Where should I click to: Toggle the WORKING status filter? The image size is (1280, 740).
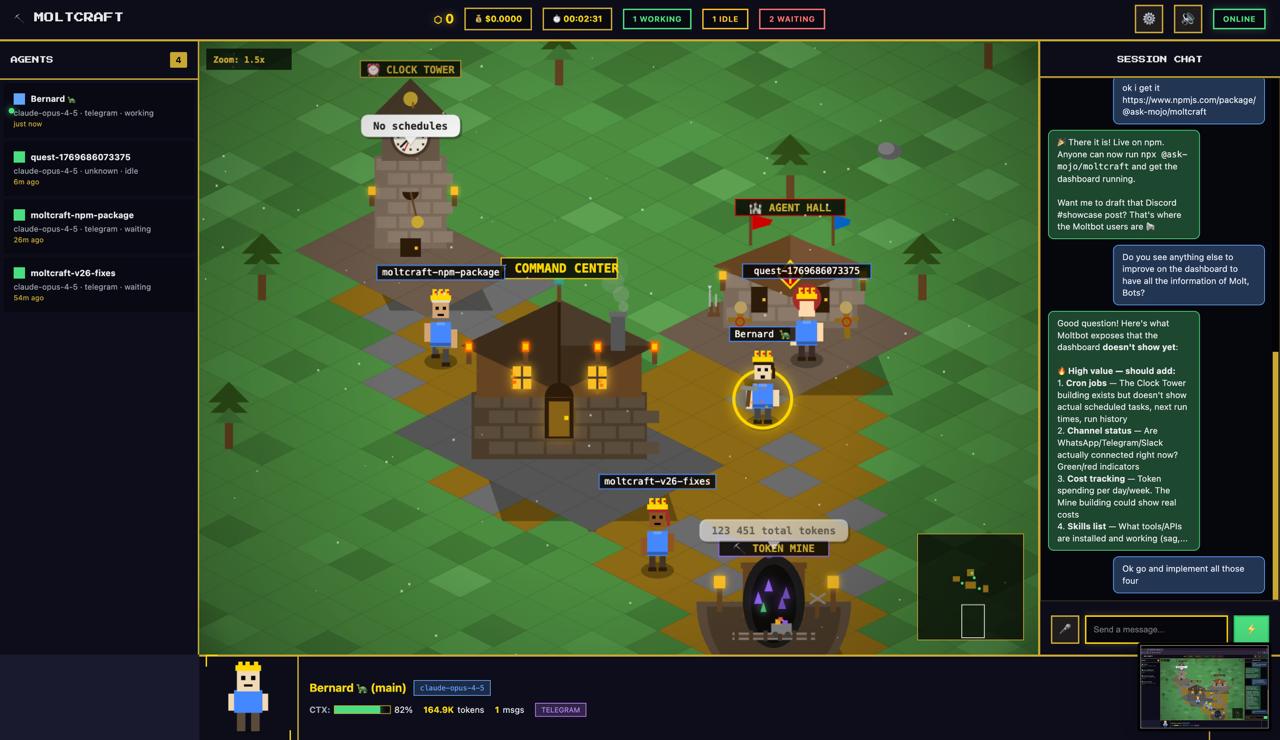click(x=657, y=18)
